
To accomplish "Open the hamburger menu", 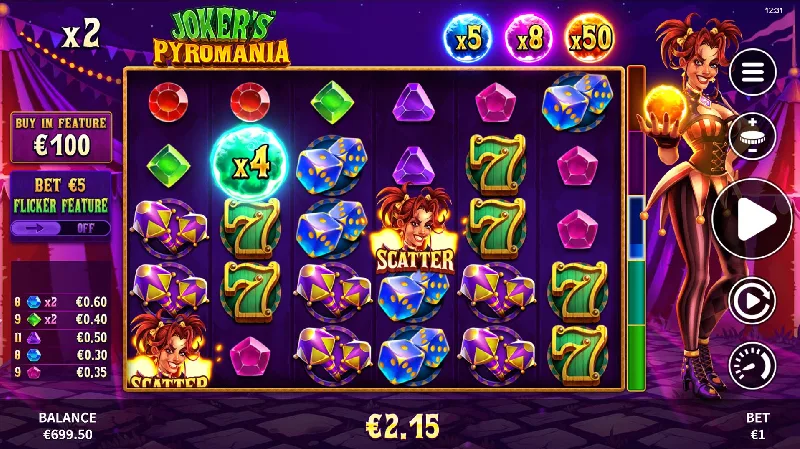I will point(752,72).
